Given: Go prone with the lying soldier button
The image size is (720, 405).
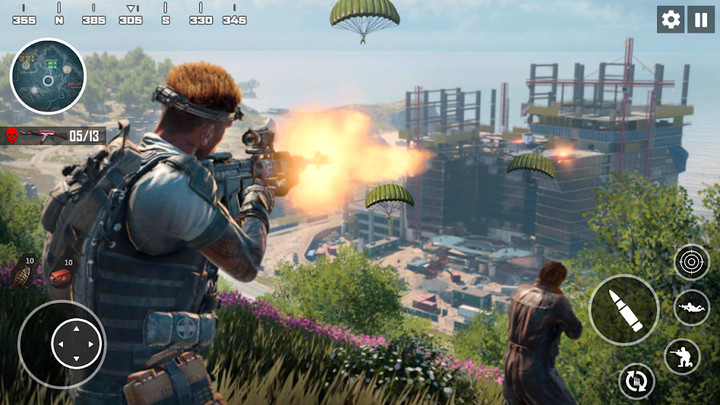Looking at the screenshot, I should click(x=692, y=307).
